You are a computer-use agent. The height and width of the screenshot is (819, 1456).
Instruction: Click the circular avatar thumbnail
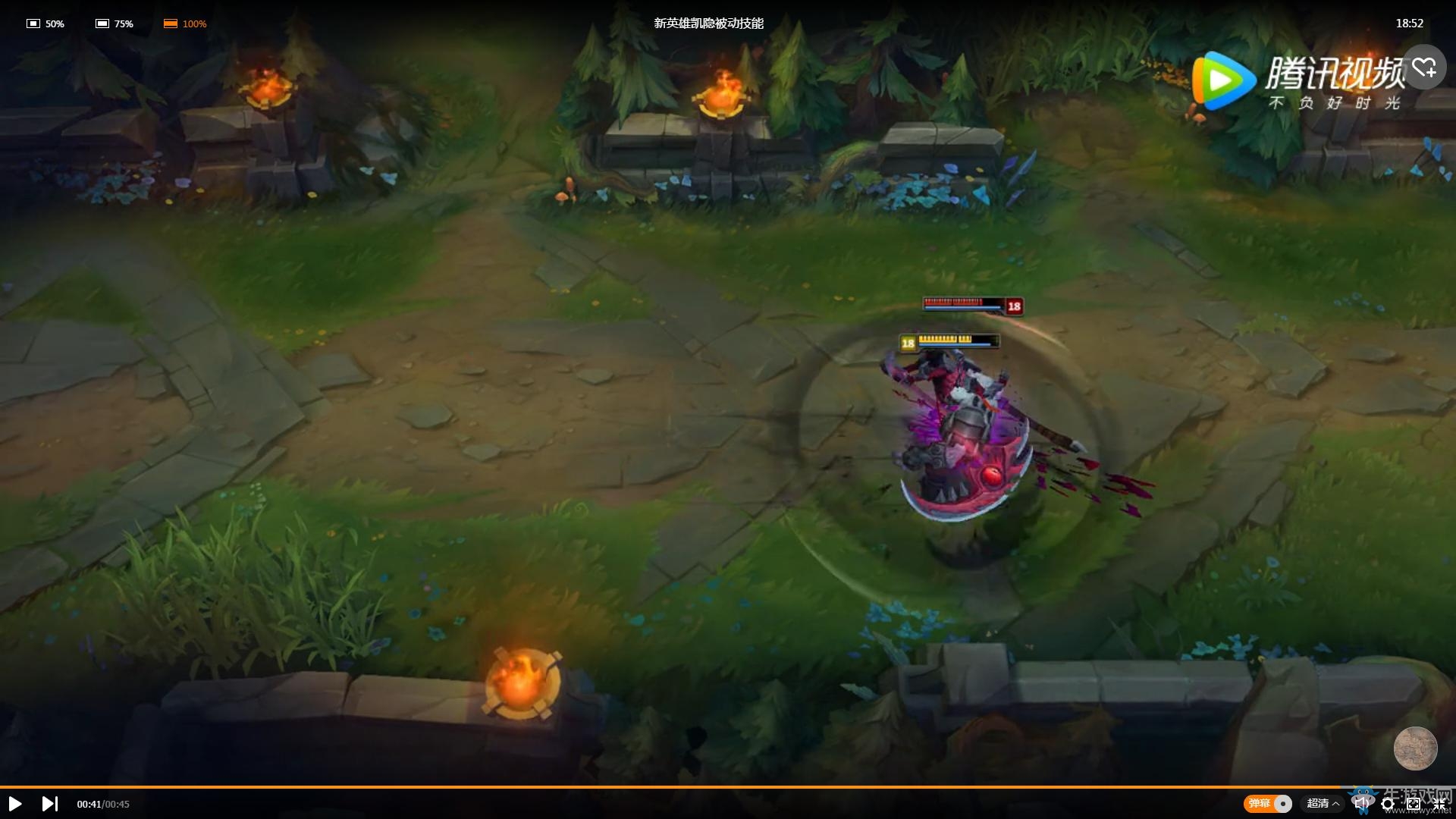click(1415, 748)
